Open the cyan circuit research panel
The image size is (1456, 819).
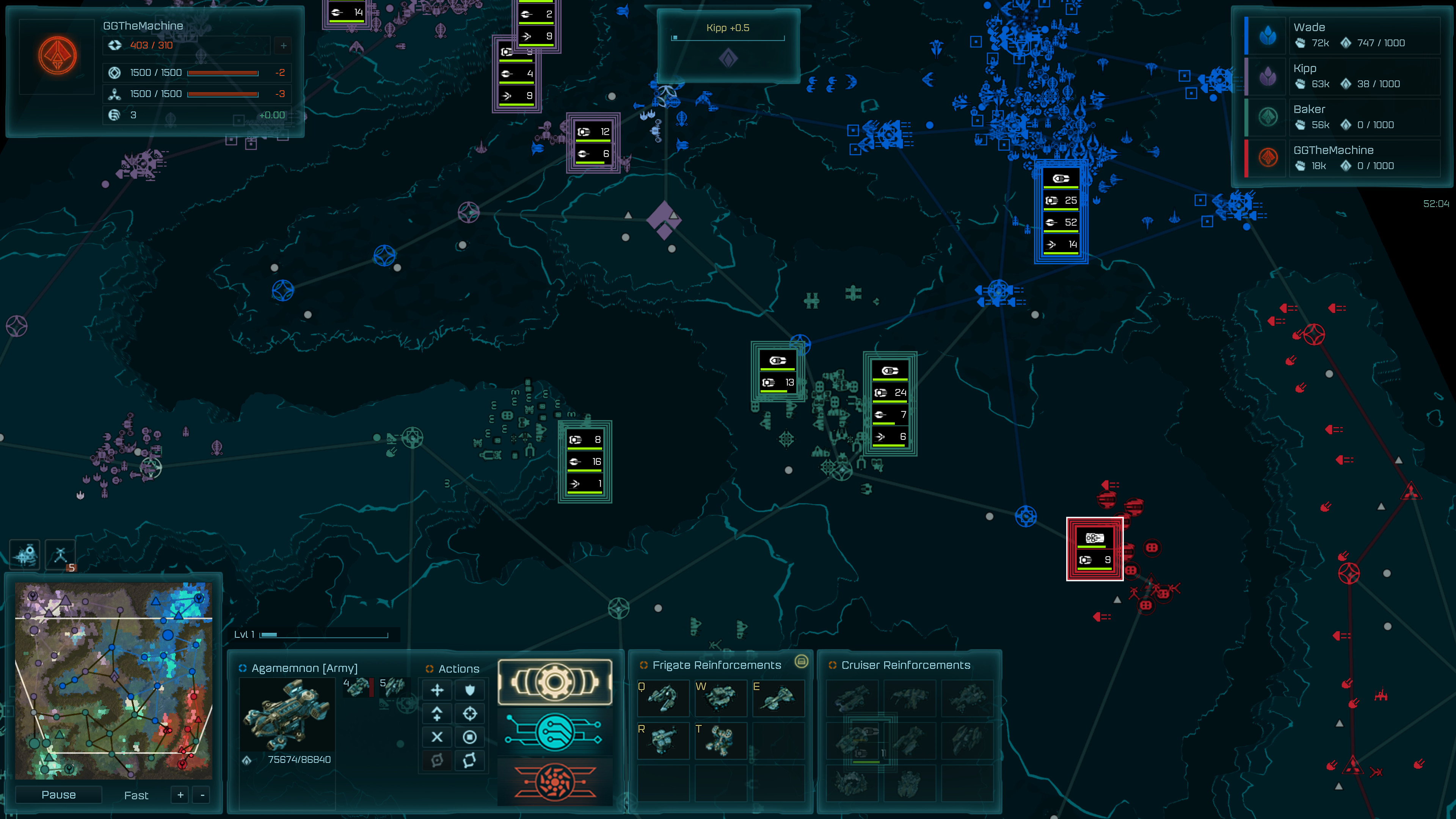tap(555, 732)
